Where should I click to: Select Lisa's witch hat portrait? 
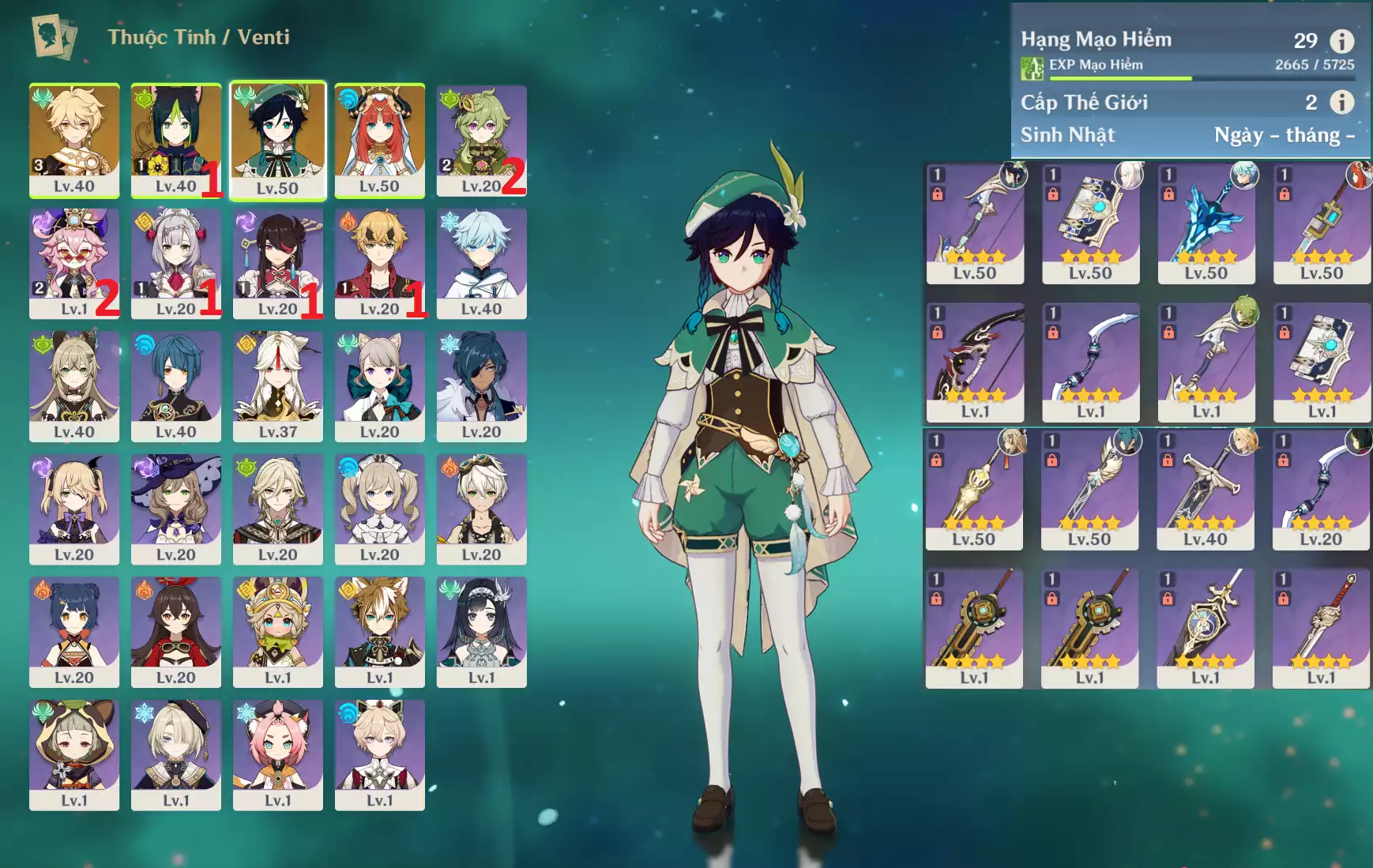[175, 509]
